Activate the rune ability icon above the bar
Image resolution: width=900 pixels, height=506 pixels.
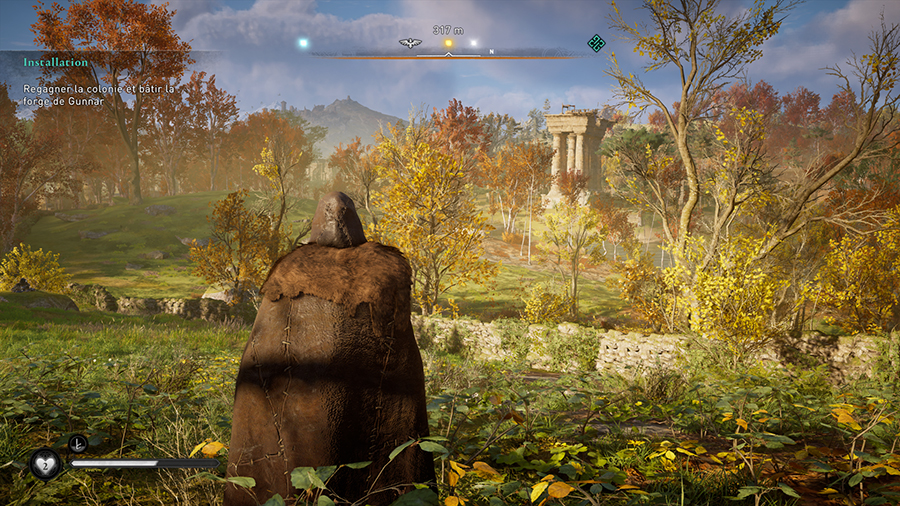pyautogui.click(x=78, y=443)
